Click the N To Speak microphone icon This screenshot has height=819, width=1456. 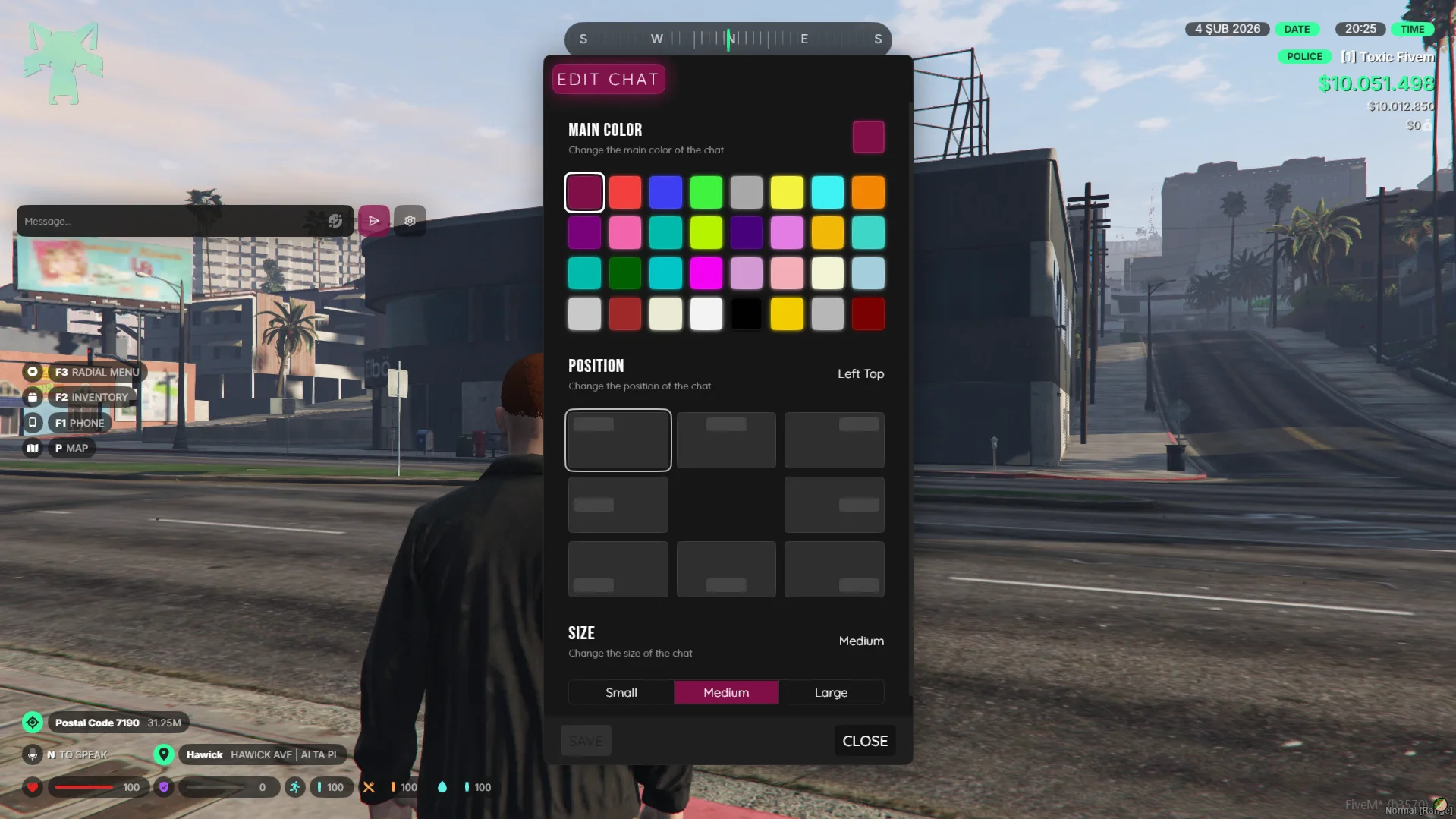[x=33, y=754]
